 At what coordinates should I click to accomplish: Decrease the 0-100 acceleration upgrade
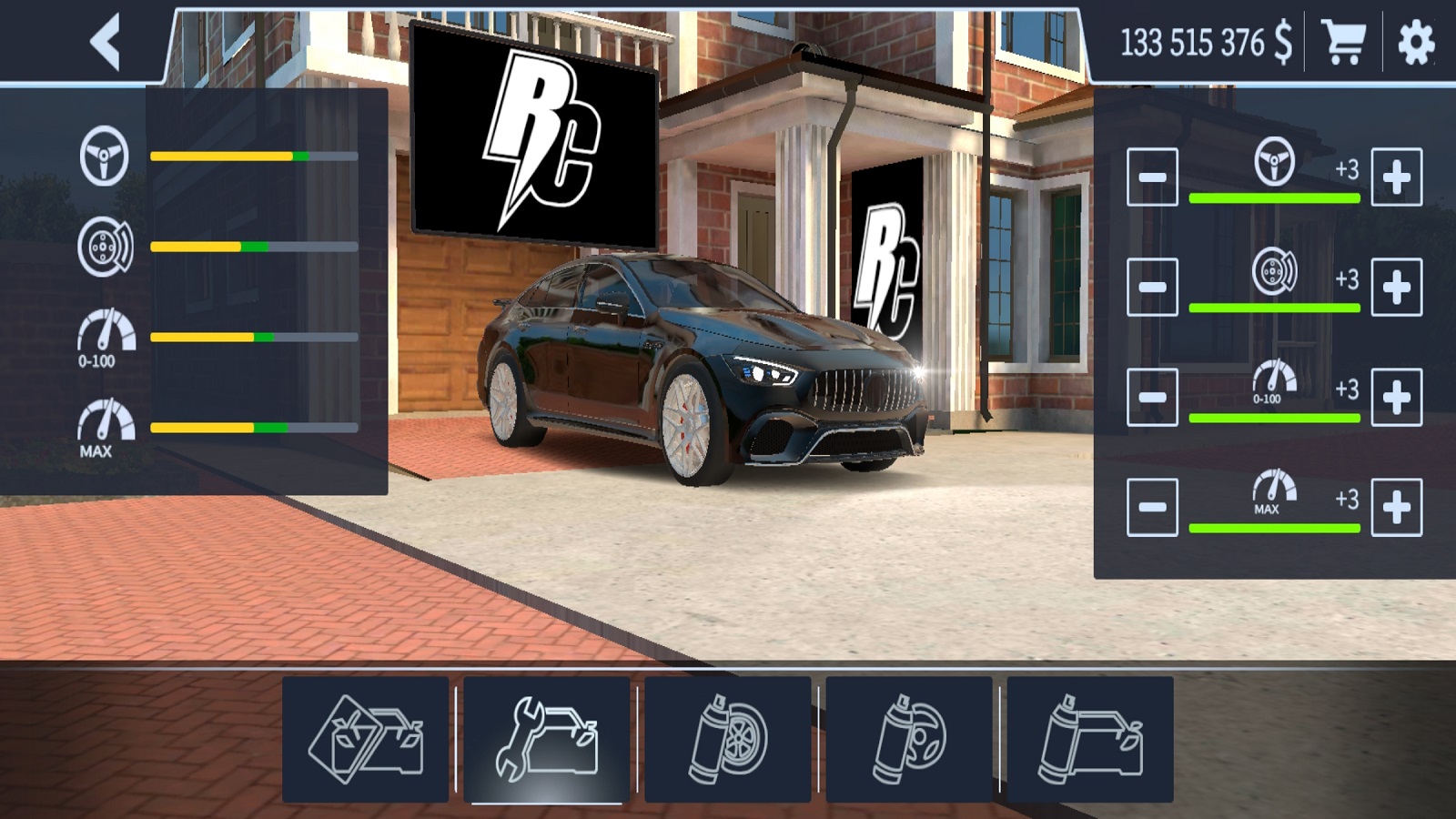(1152, 398)
